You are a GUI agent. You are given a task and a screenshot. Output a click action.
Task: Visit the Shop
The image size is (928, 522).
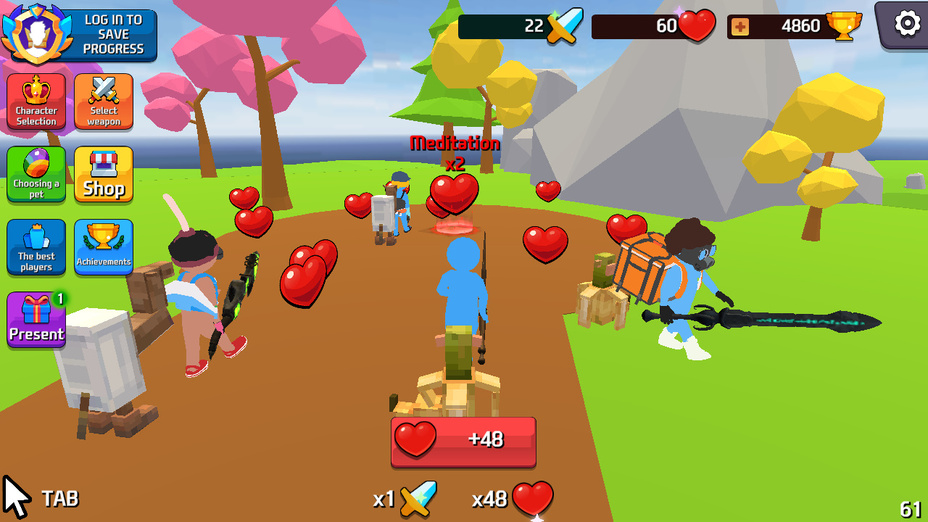tap(103, 175)
